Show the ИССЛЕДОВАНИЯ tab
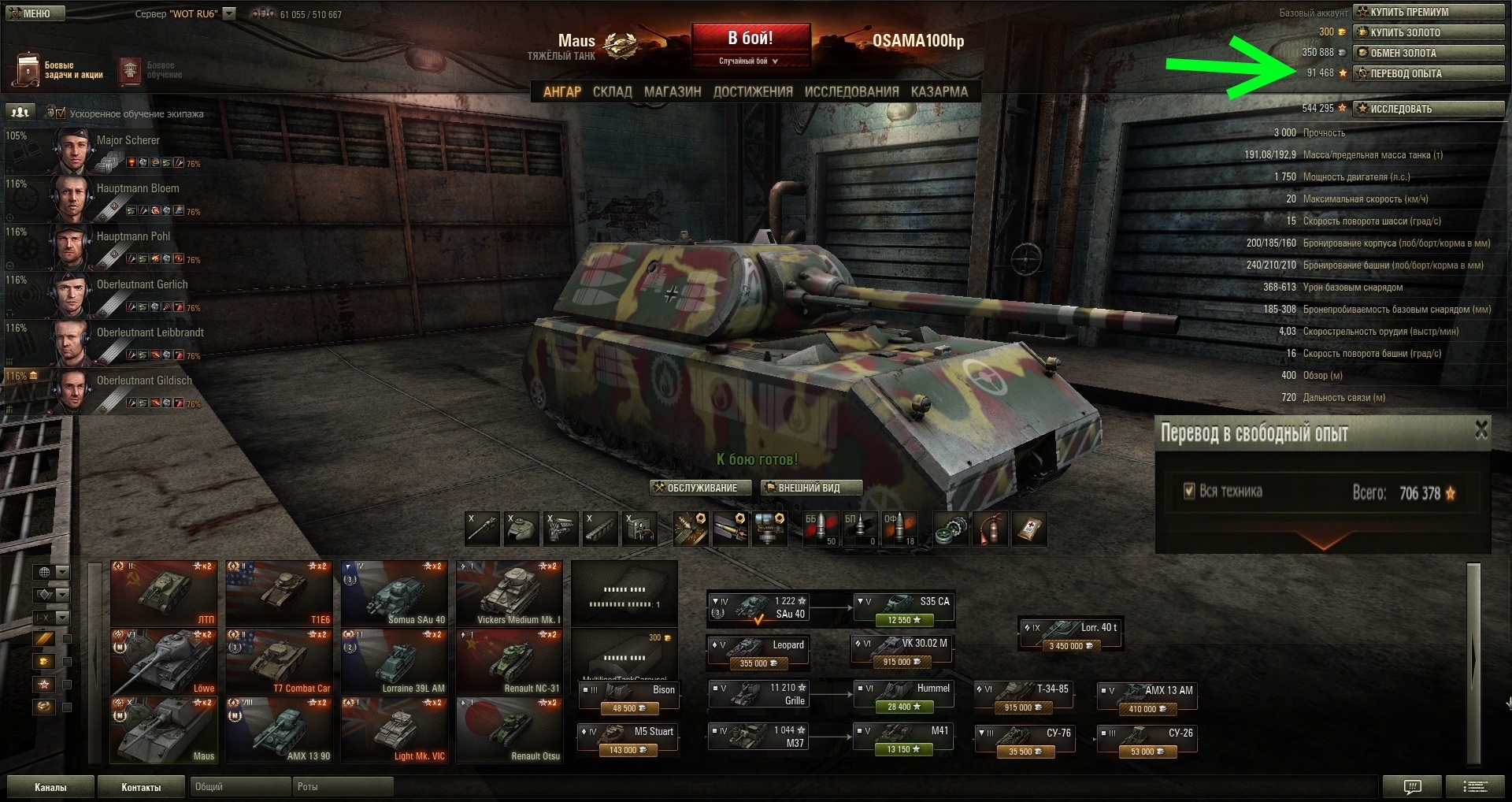1512x802 pixels. (x=851, y=92)
